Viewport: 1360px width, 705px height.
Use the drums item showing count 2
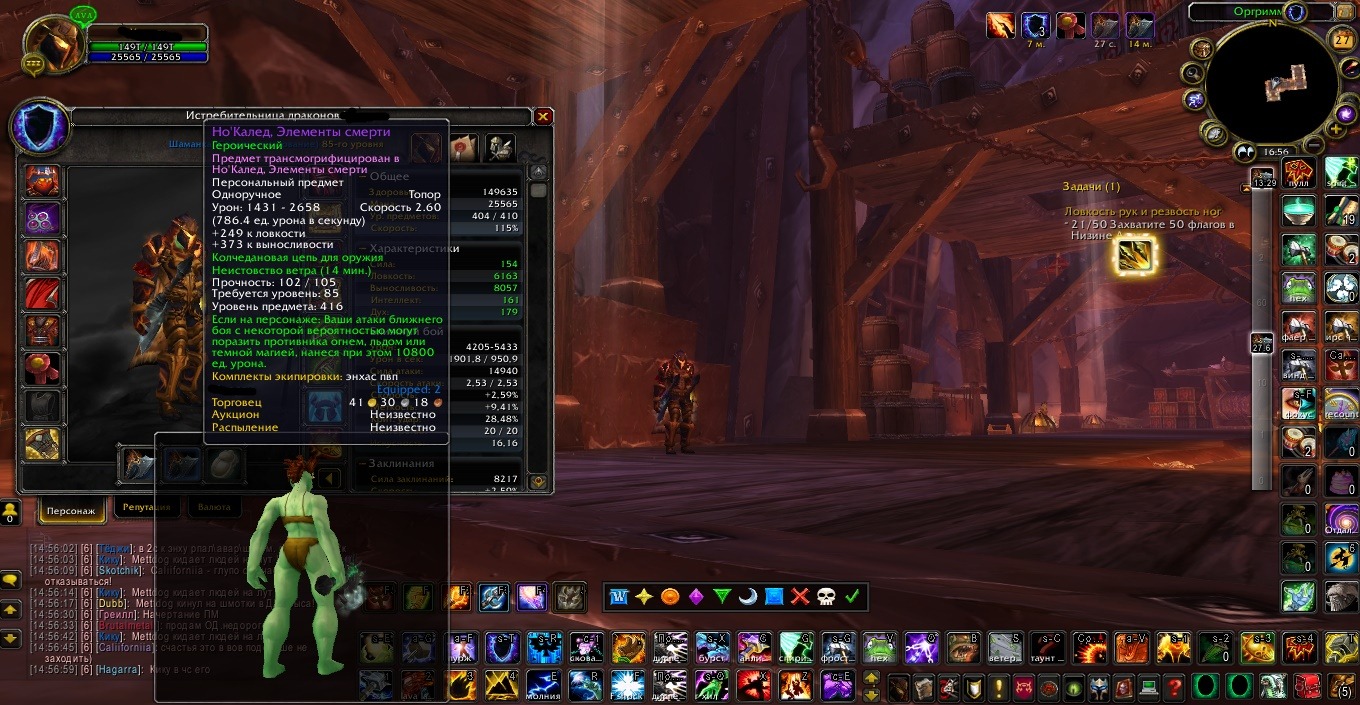click(x=1299, y=441)
